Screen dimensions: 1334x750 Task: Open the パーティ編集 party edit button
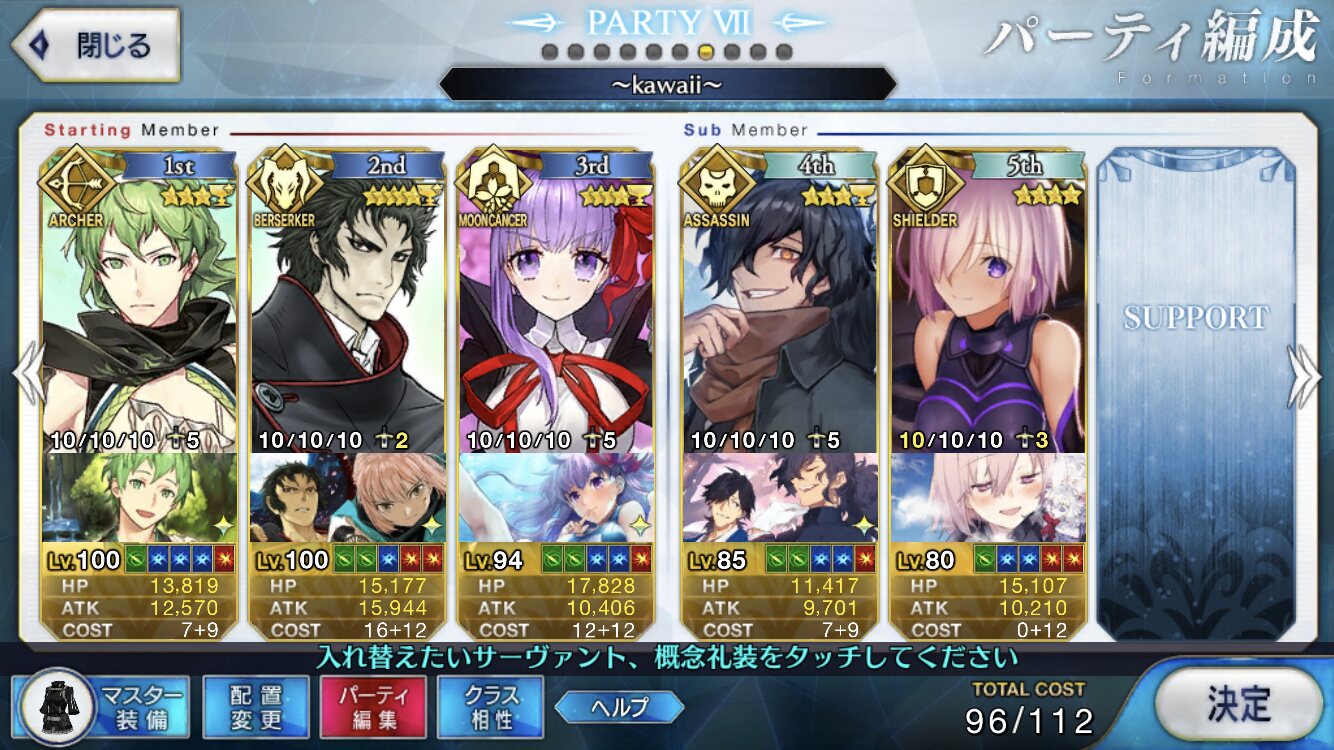click(x=373, y=706)
